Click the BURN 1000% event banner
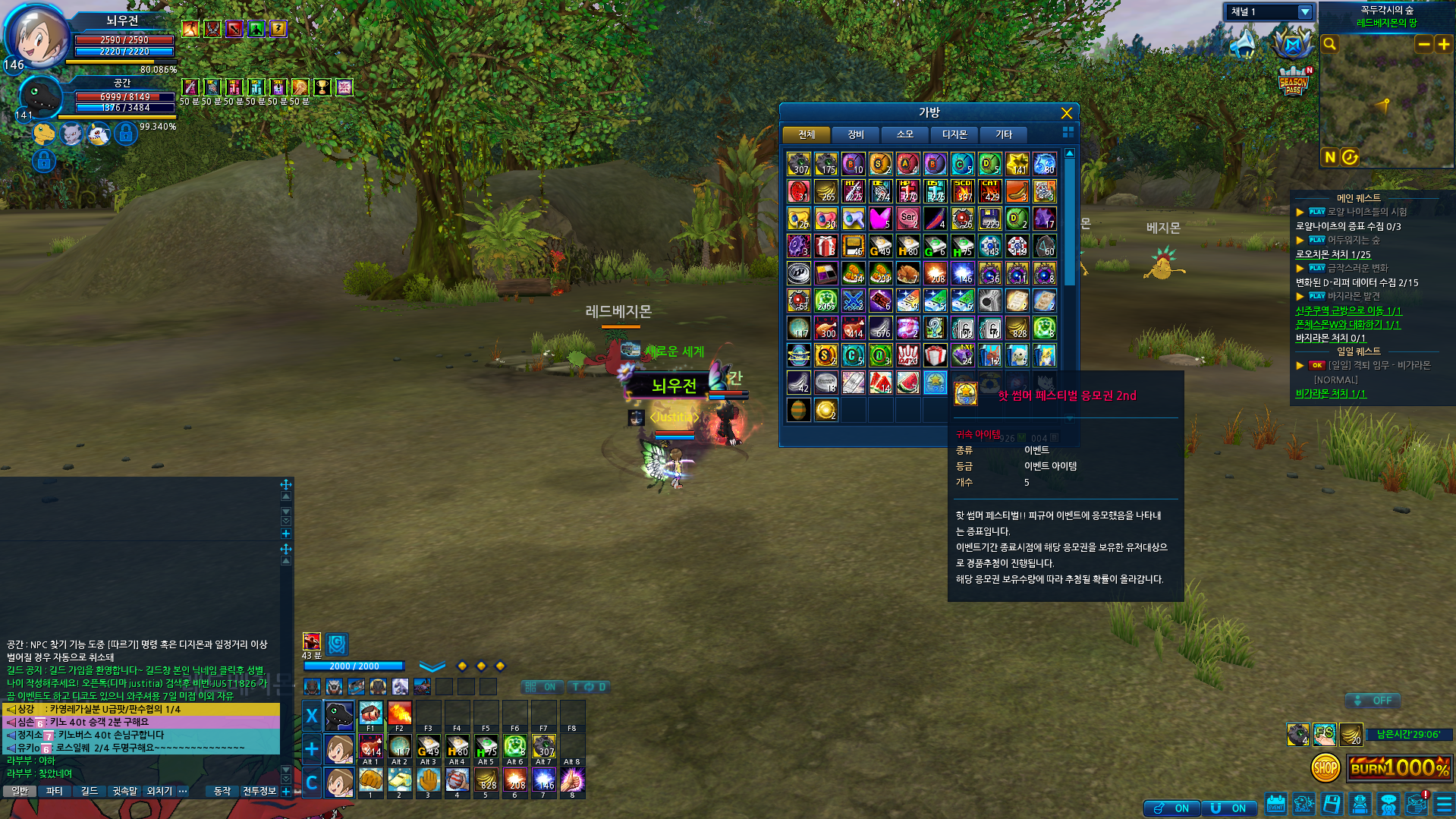1456x819 pixels. pos(1399,767)
